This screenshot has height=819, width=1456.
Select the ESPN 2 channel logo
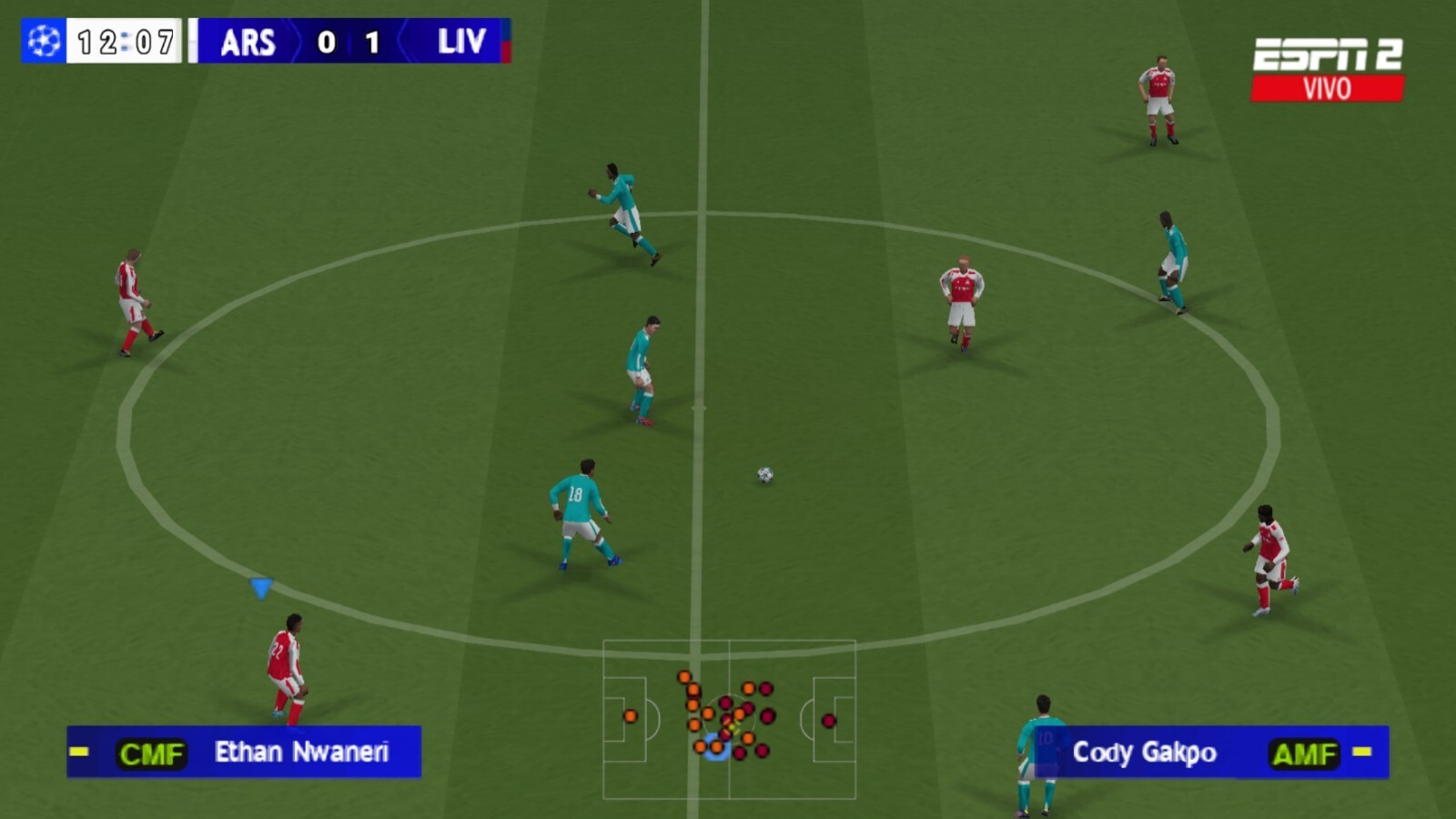tap(1329, 53)
